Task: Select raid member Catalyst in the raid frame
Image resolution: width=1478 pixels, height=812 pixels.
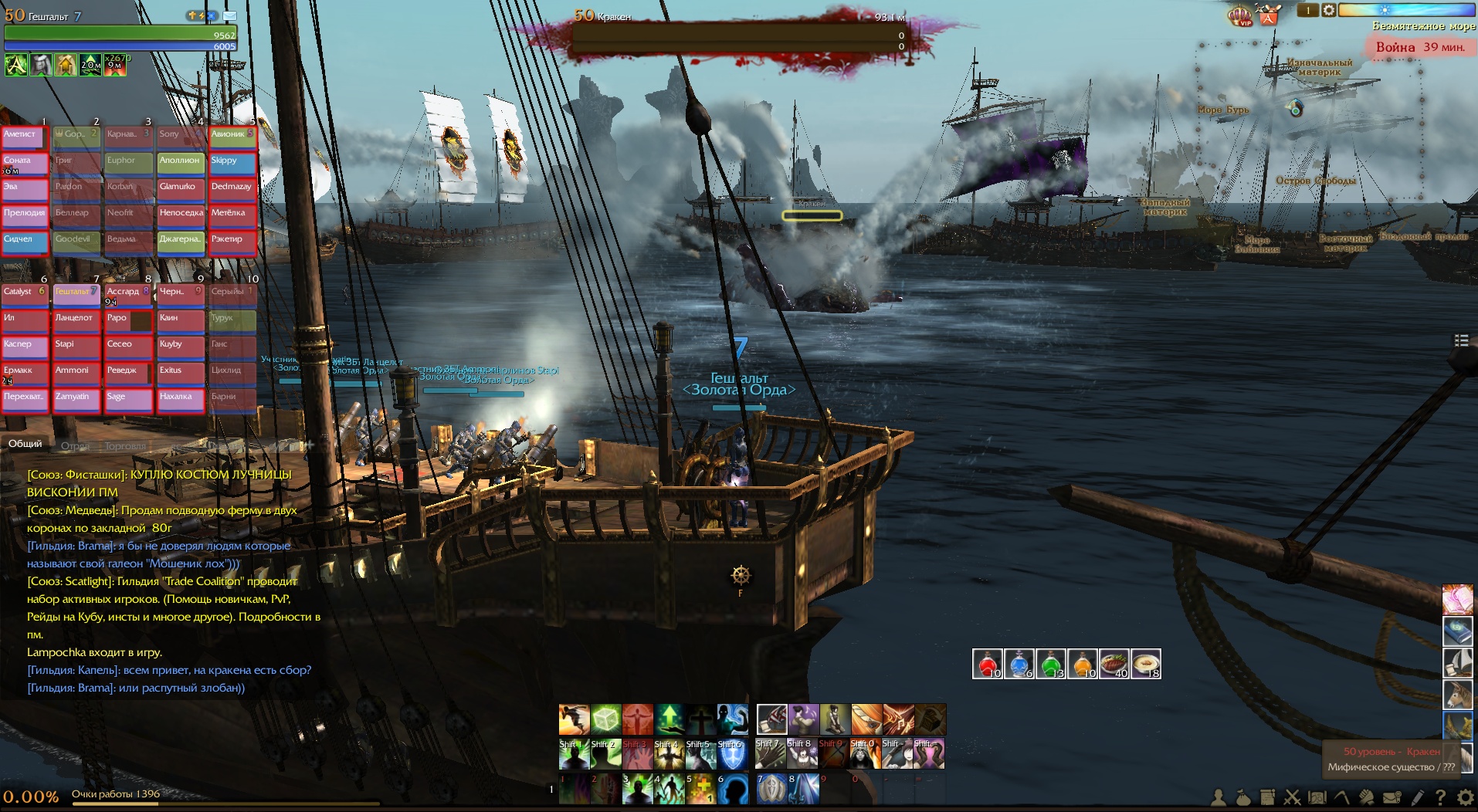Action: click(23, 295)
